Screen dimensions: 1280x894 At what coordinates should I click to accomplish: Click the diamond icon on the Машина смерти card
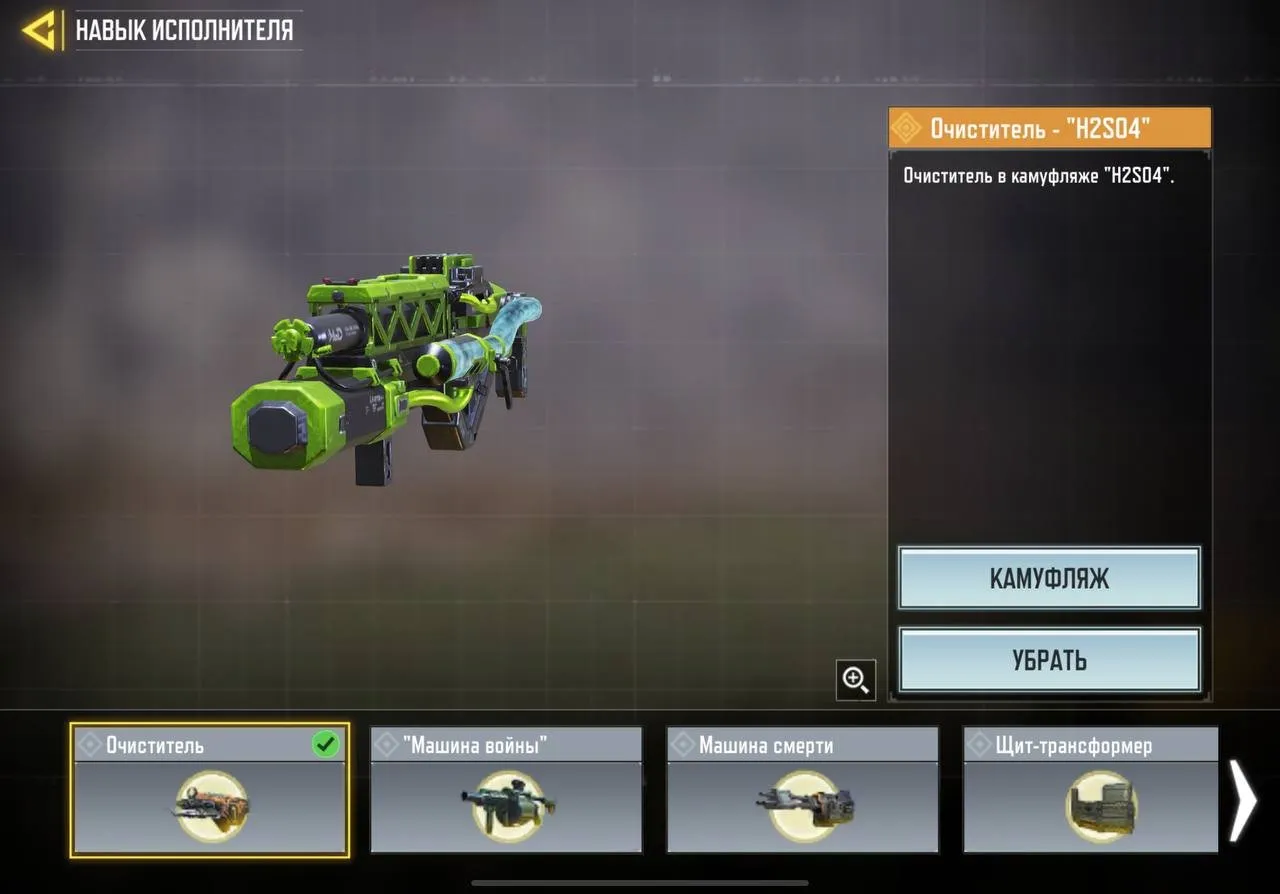coord(683,744)
